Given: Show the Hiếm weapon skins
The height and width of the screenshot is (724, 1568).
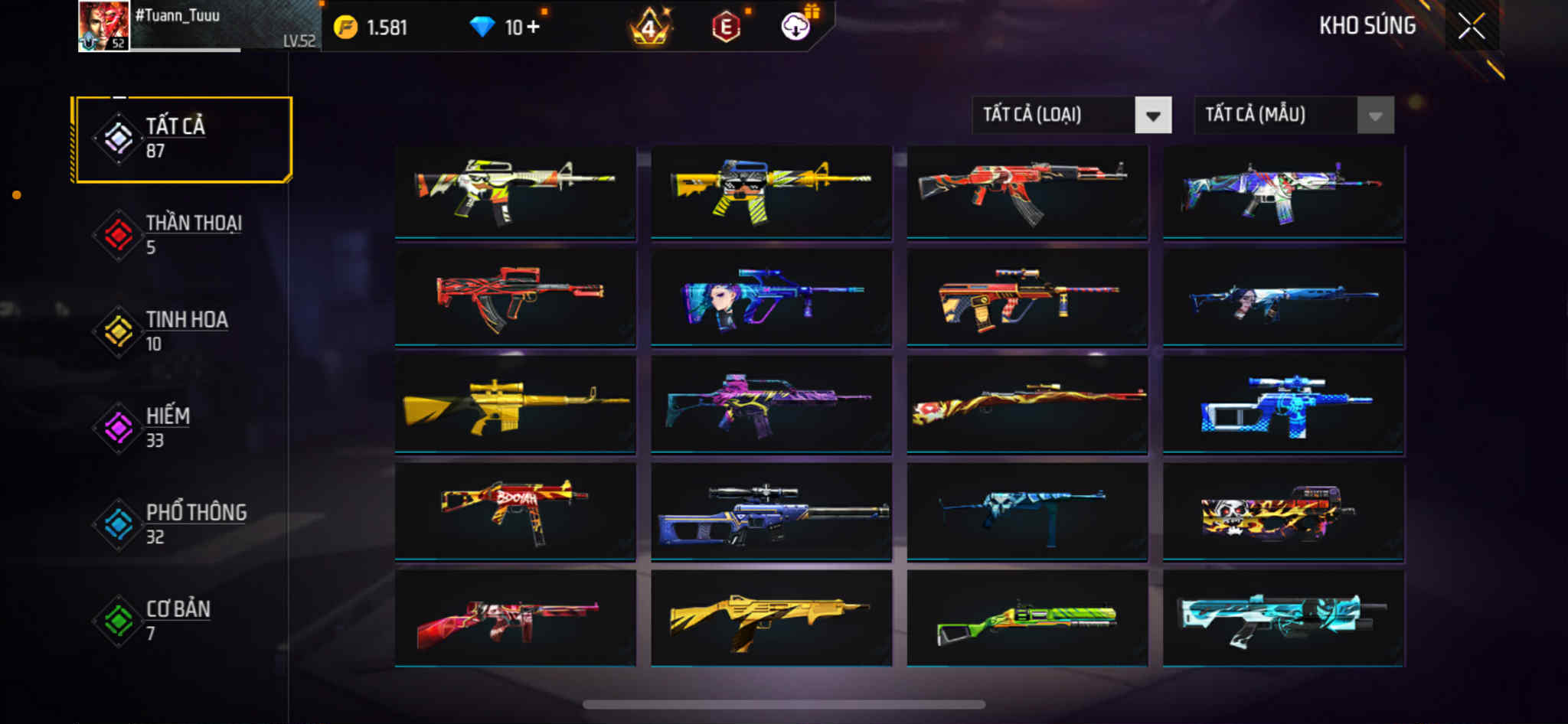Looking at the screenshot, I should [x=183, y=427].
